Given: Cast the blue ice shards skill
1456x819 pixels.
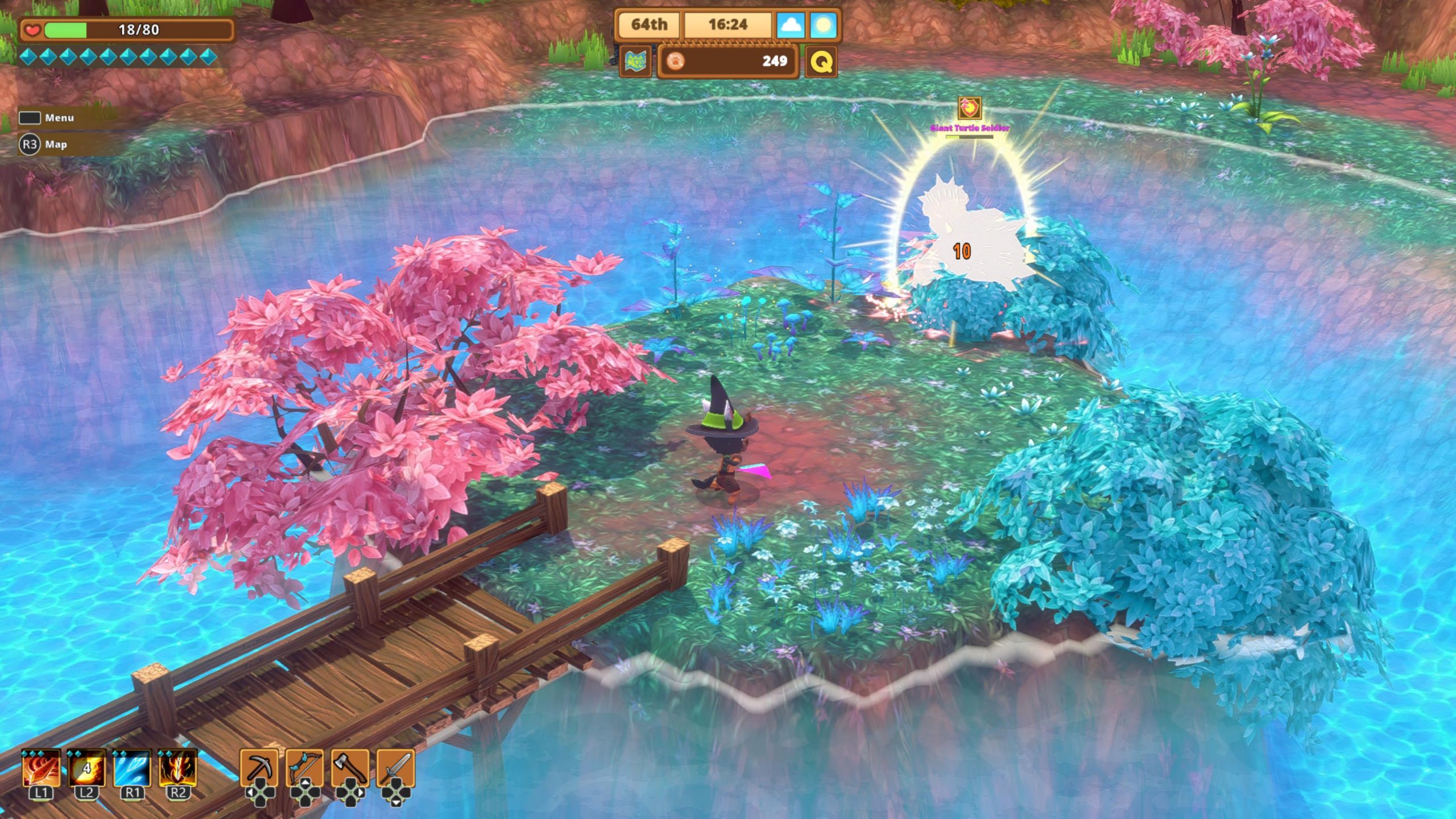Looking at the screenshot, I should pyautogui.click(x=132, y=768).
